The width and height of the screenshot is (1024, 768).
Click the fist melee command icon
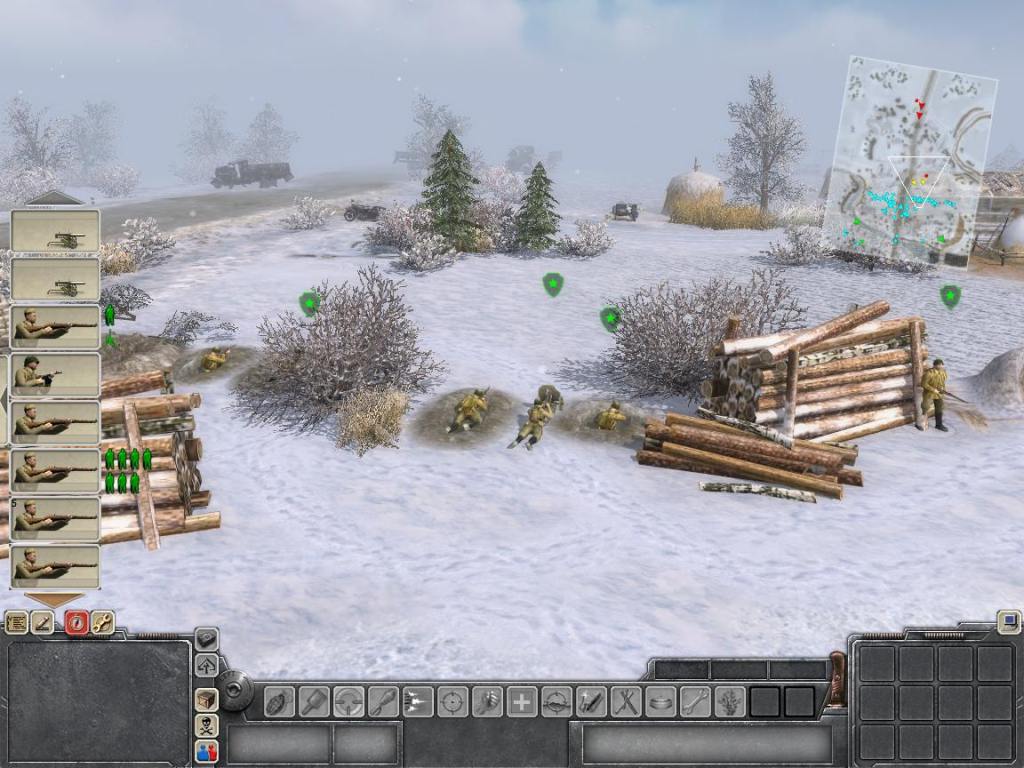point(487,701)
